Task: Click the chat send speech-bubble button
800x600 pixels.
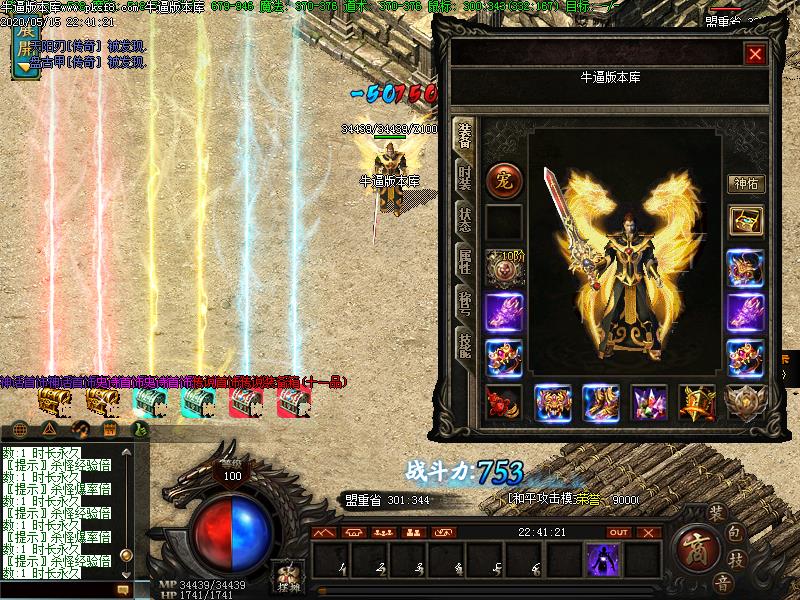Action: [123, 590]
